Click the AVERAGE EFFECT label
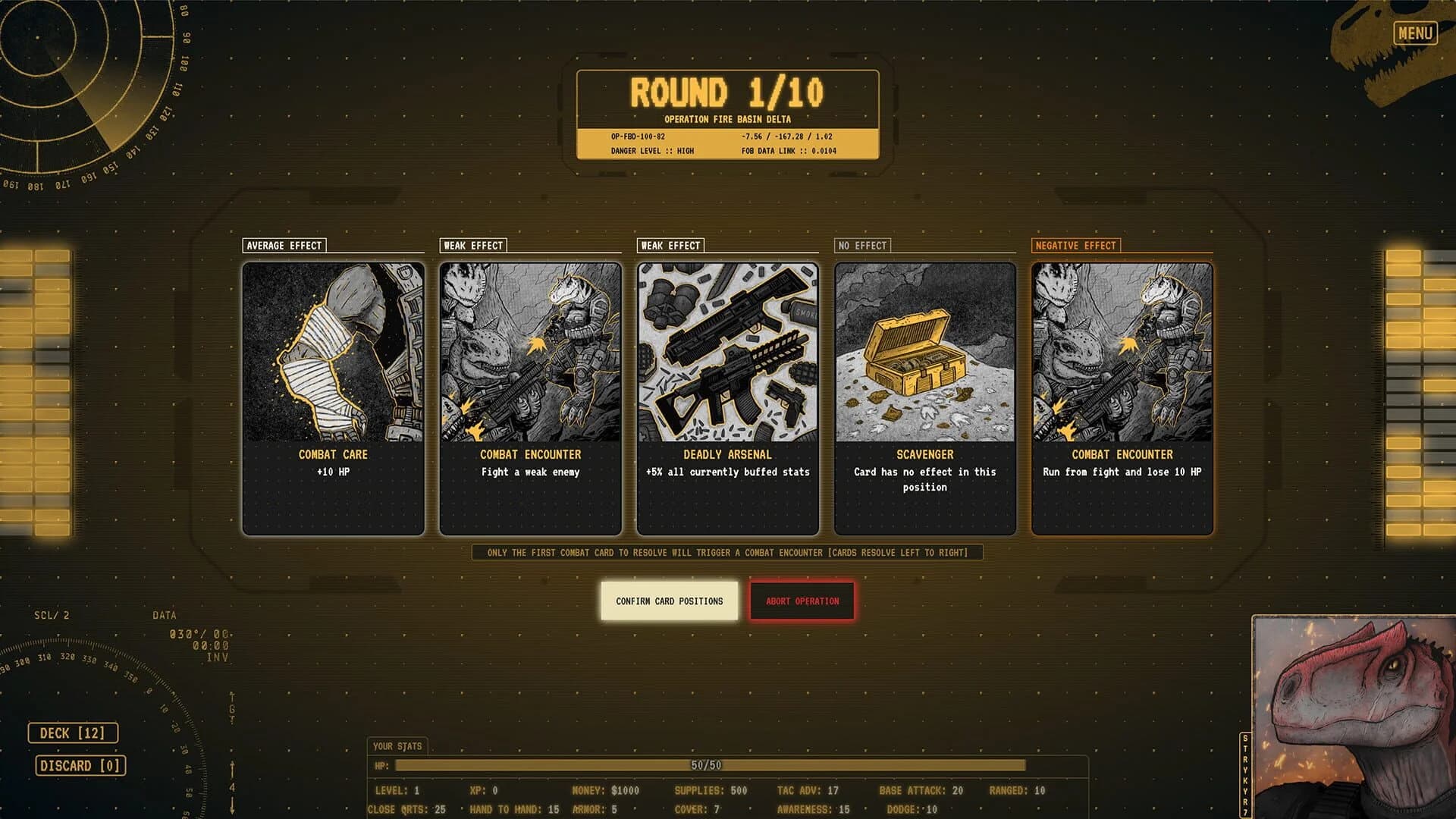1456x819 pixels. click(284, 245)
